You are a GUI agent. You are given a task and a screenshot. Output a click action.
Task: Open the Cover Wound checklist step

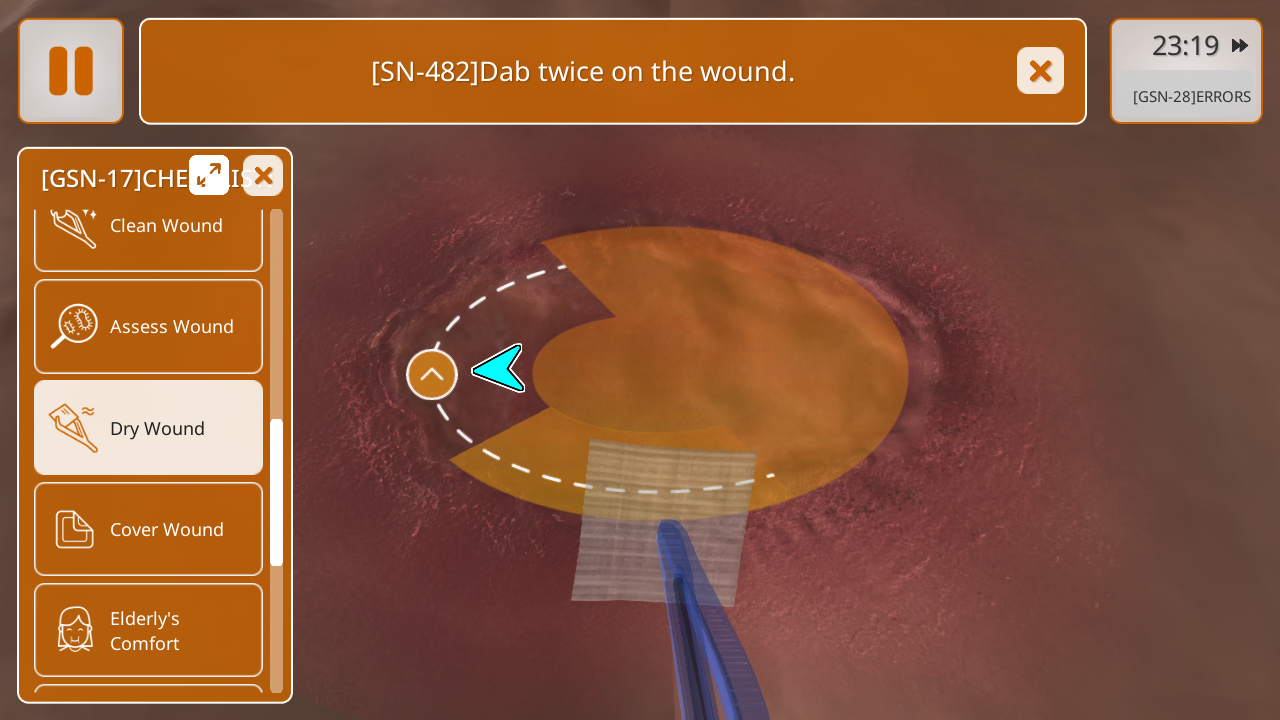tap(148, 529)
